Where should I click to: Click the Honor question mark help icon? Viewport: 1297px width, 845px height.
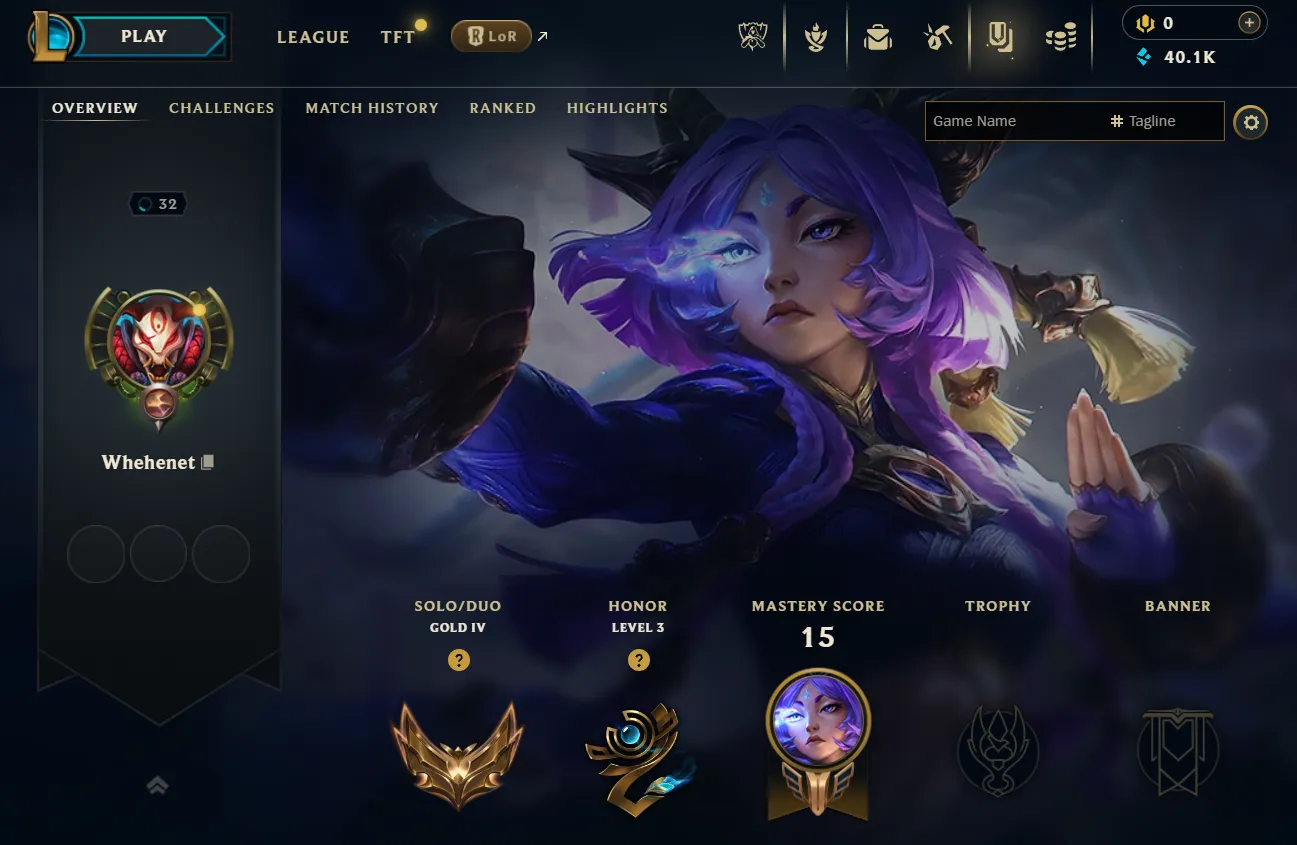[638, 660]
